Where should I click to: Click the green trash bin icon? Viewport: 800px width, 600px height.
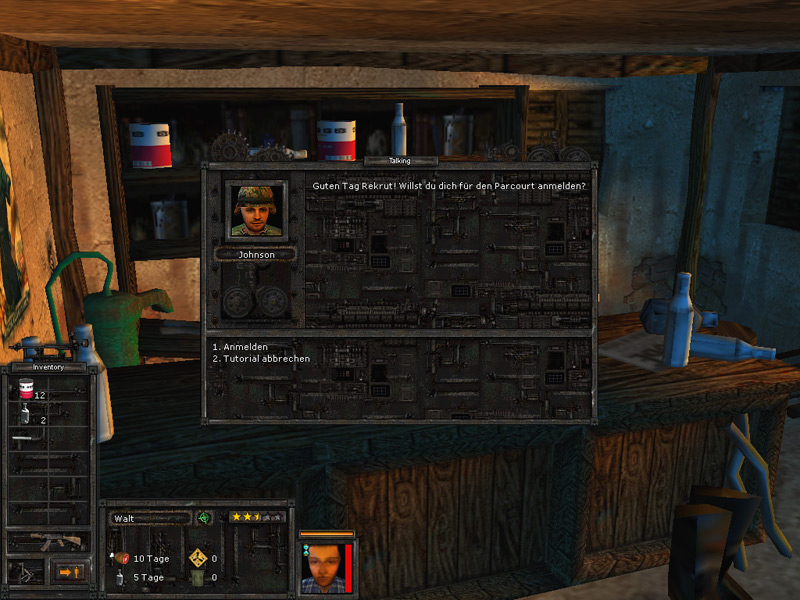click(x=197, y=577)
